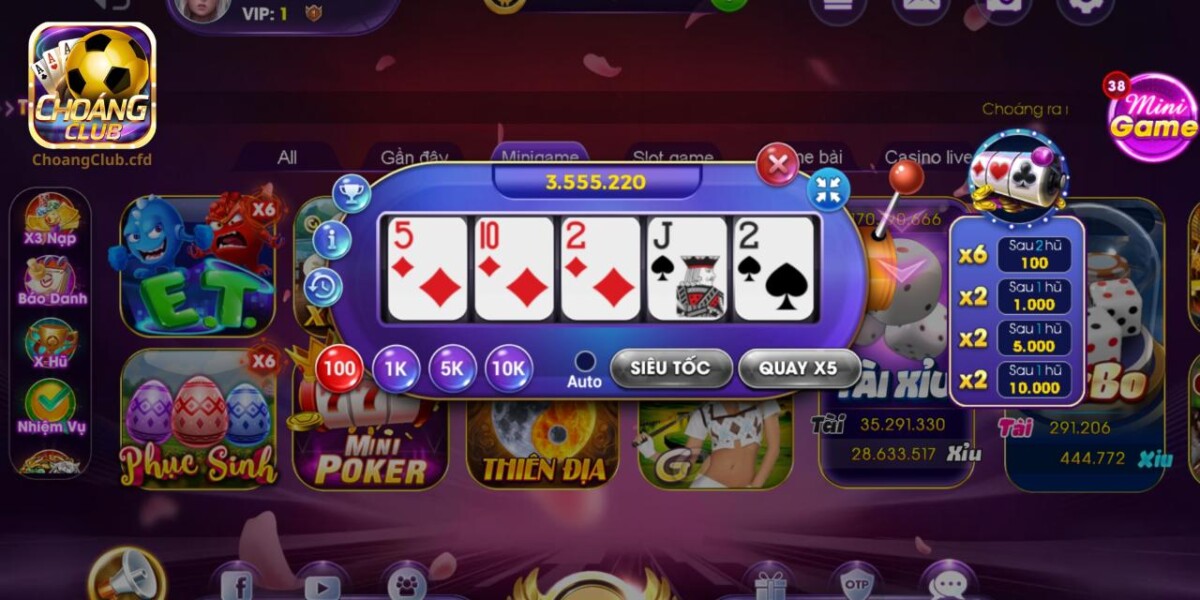Switch to the All games tab
The width and height of the screenshot is (1200, 600).
click(x=287, y=157)
